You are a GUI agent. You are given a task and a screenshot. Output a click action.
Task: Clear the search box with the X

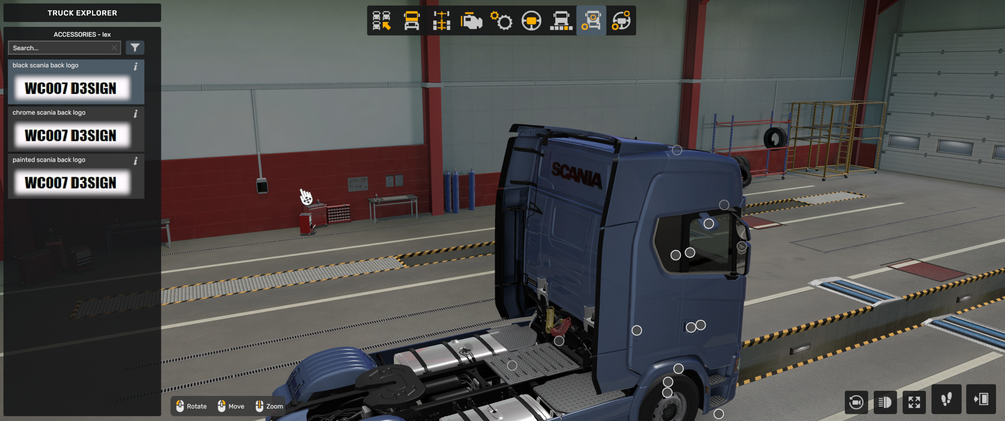pos(114,48)
